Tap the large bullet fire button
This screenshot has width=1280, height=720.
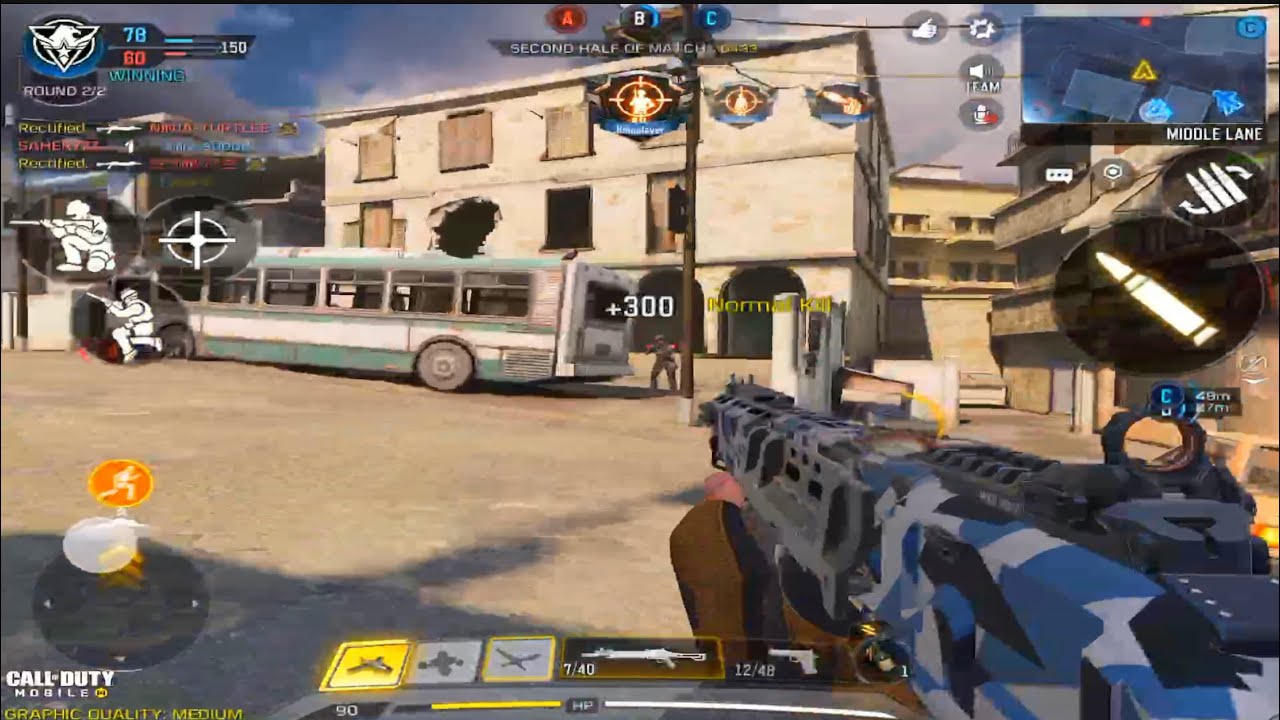tap(1156, 295)
